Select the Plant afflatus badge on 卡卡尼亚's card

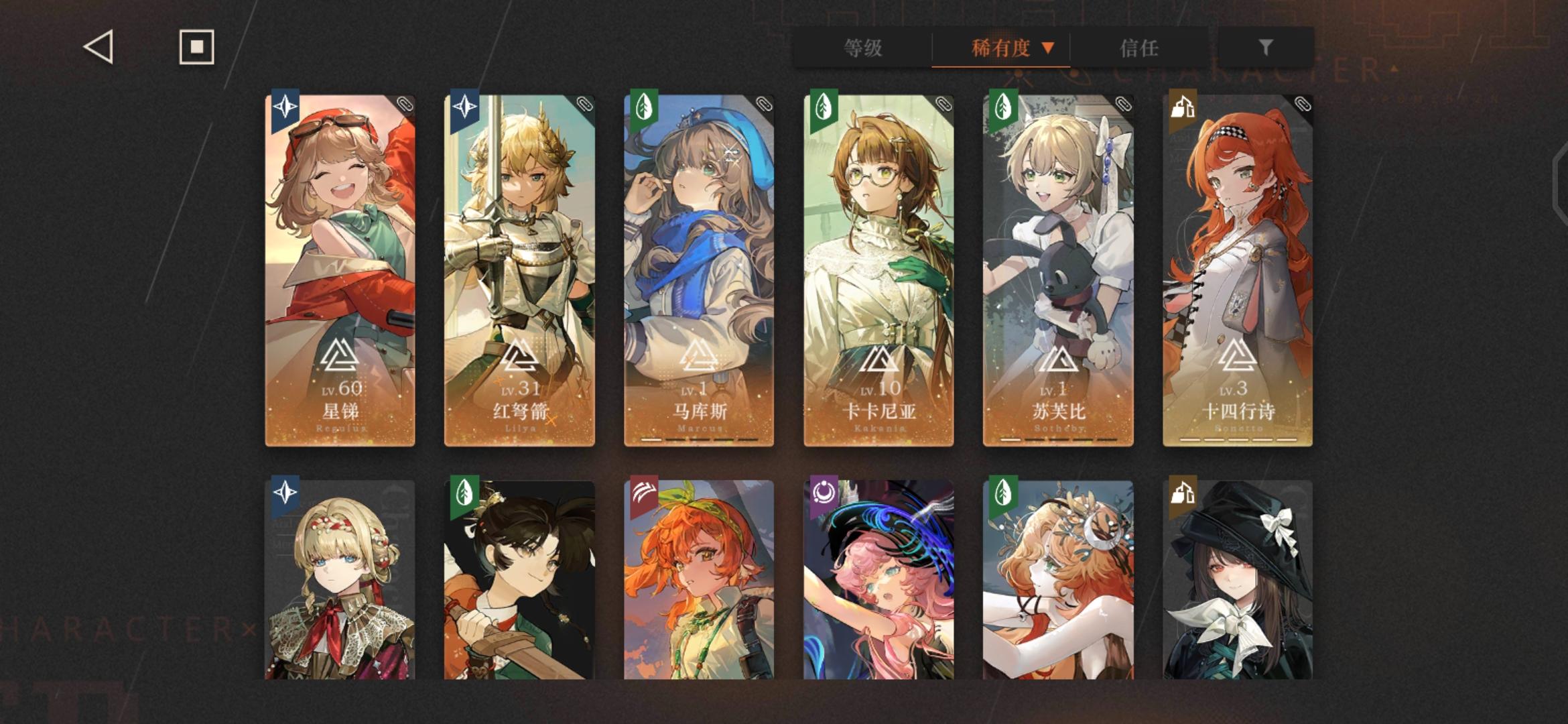tap(824, 107)
